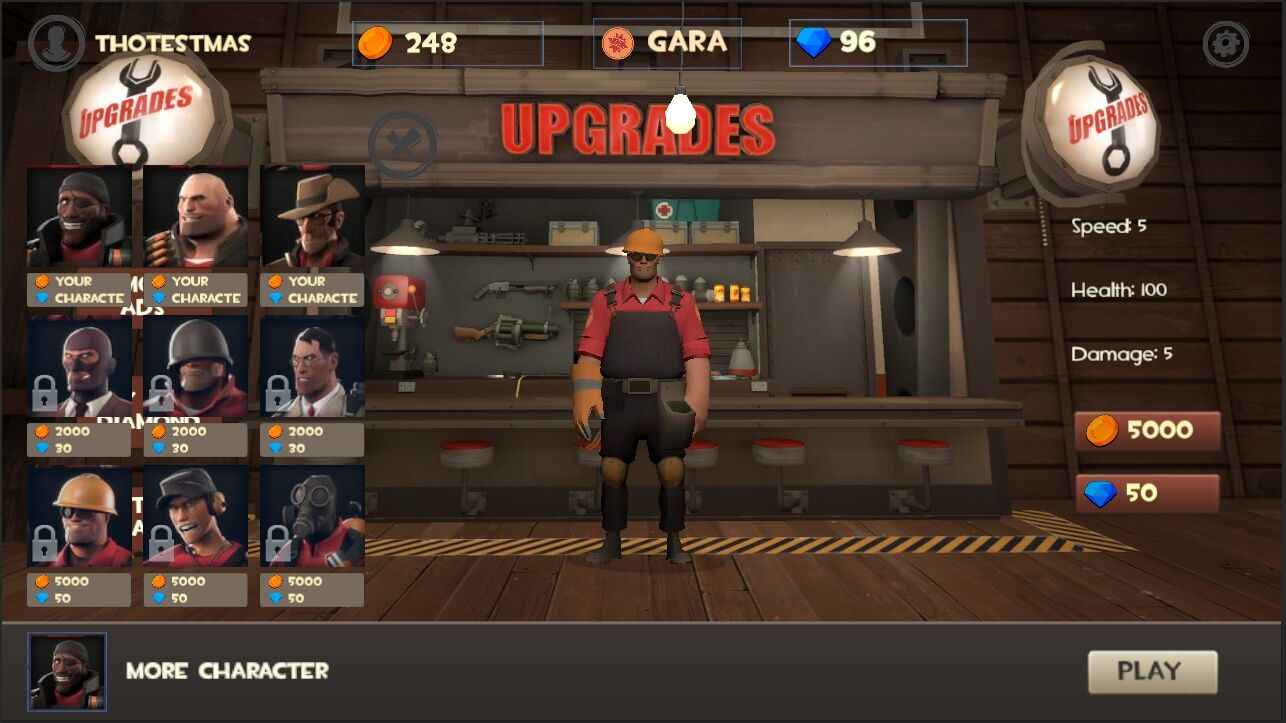Unlock the Medic character portrait
This screenshot has height=723, width=1286.
pos(312,365)
